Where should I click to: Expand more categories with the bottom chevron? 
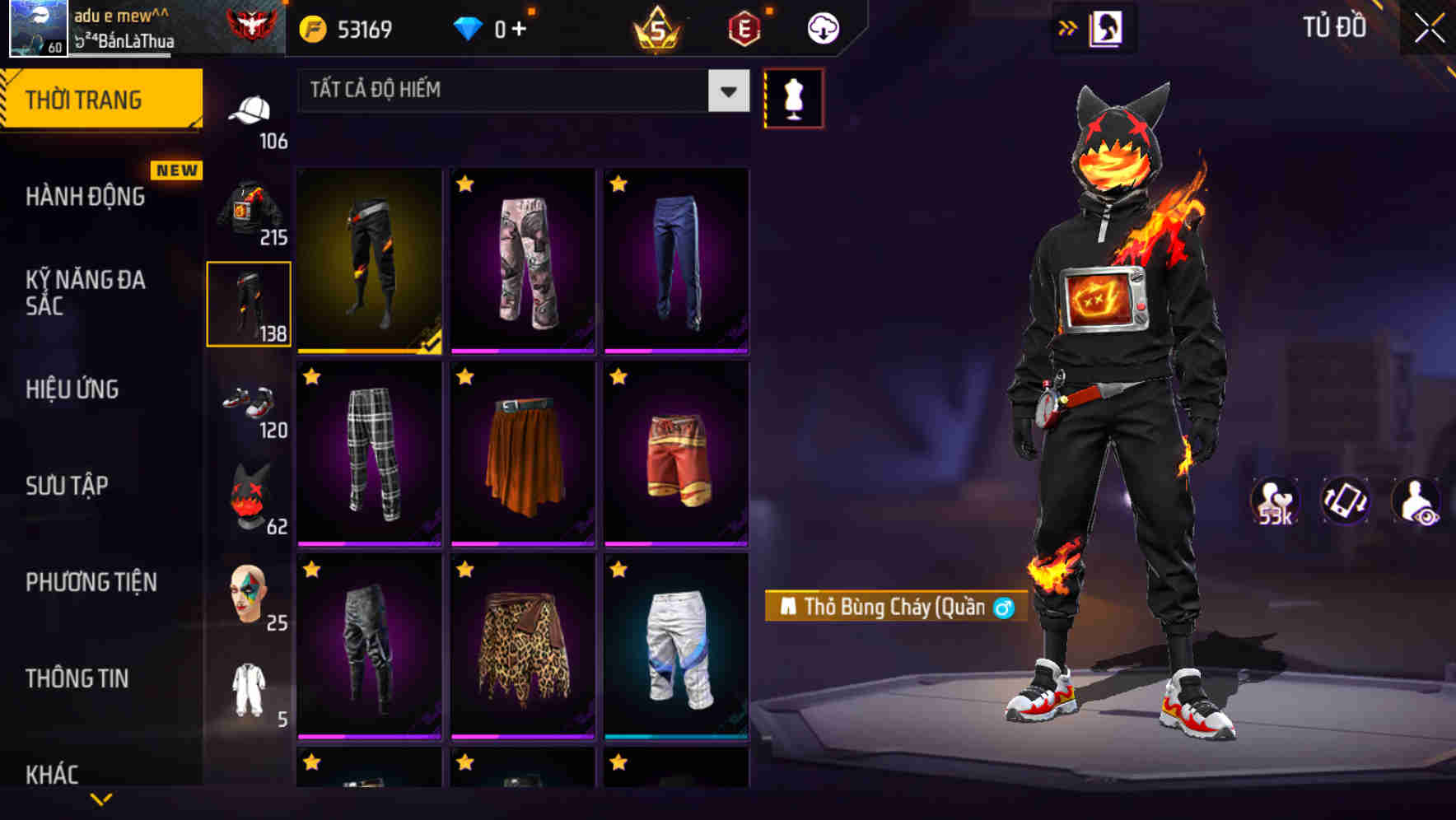coord(101,799)
